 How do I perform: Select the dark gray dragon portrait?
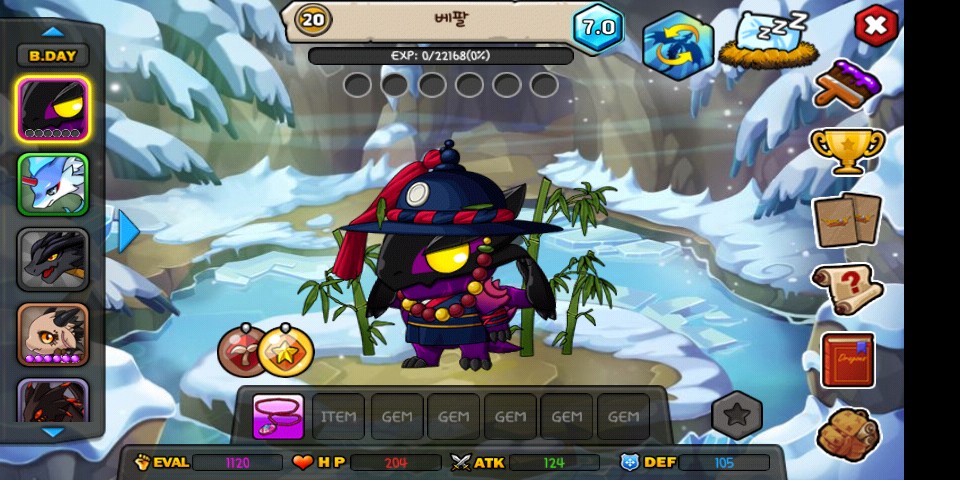click(x=53, y=259)
